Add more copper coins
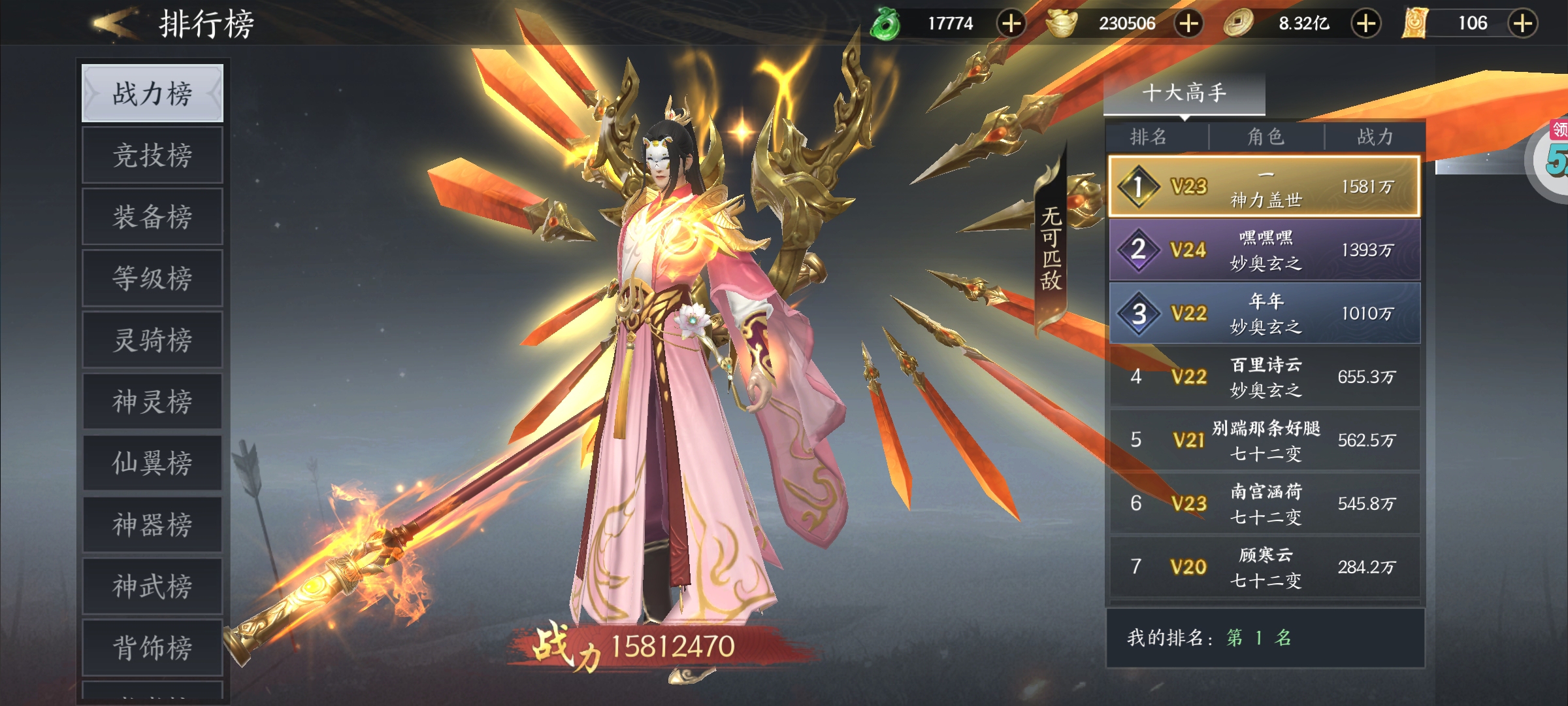This screenshot has width=1568, height=706. click(x=1366, y=24)
